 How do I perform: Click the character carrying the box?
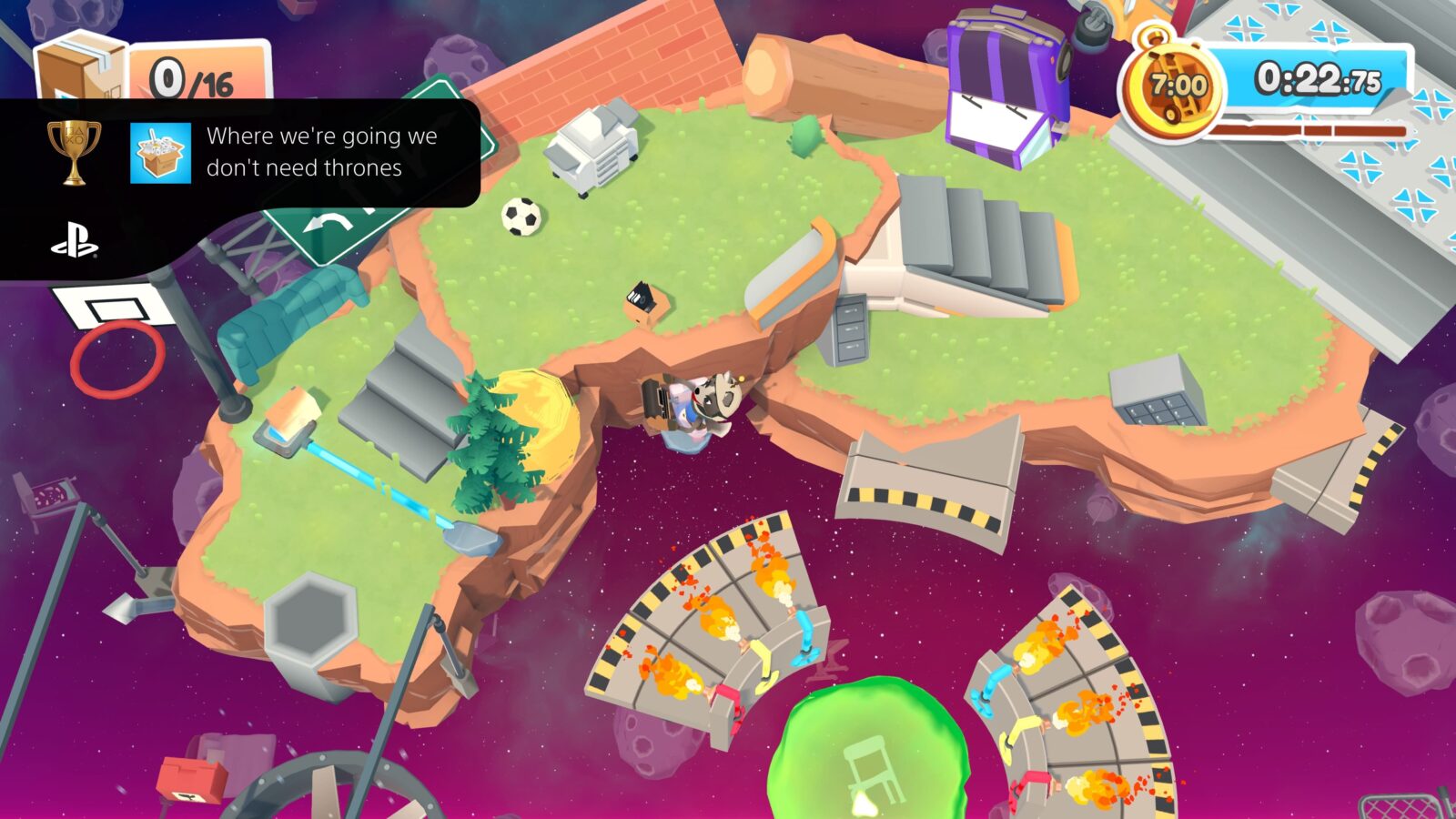click(701, 405)
